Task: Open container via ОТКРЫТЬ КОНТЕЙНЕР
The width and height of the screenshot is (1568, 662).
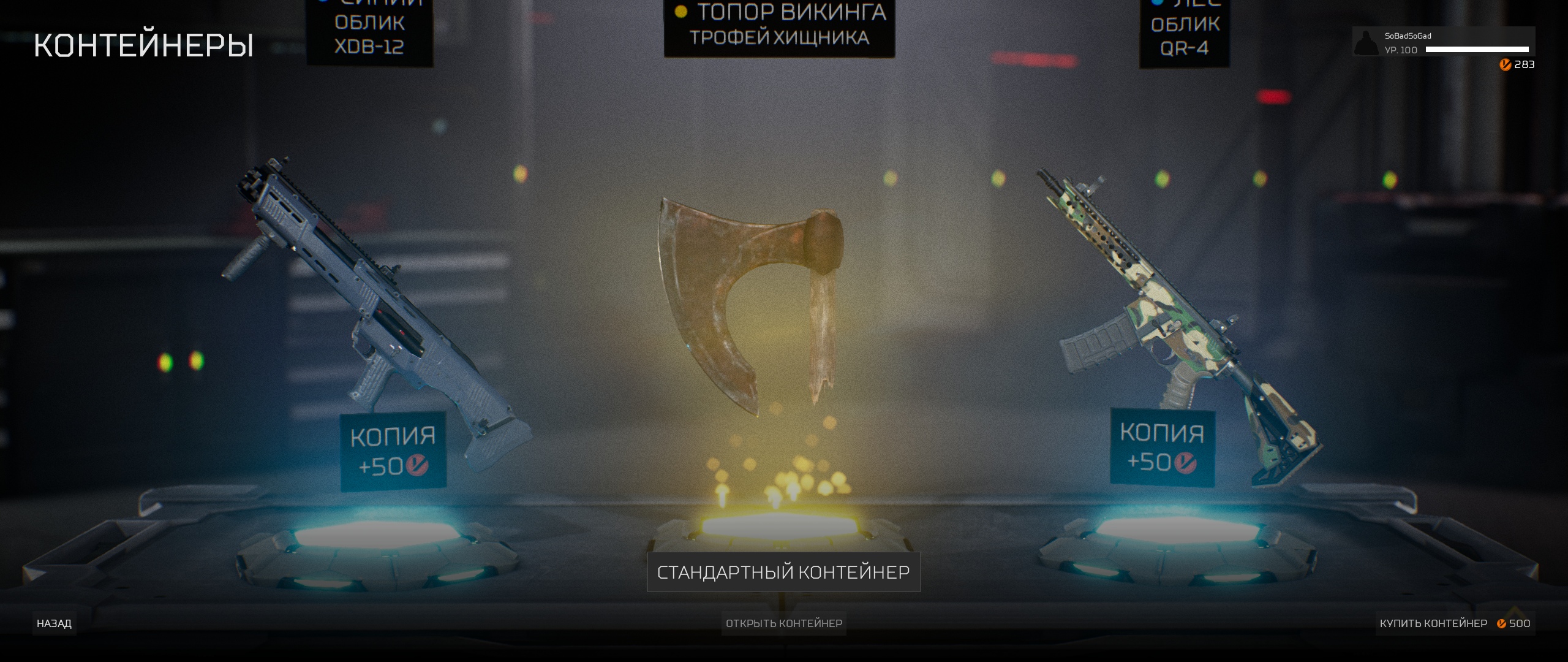Action: point(783,623)
